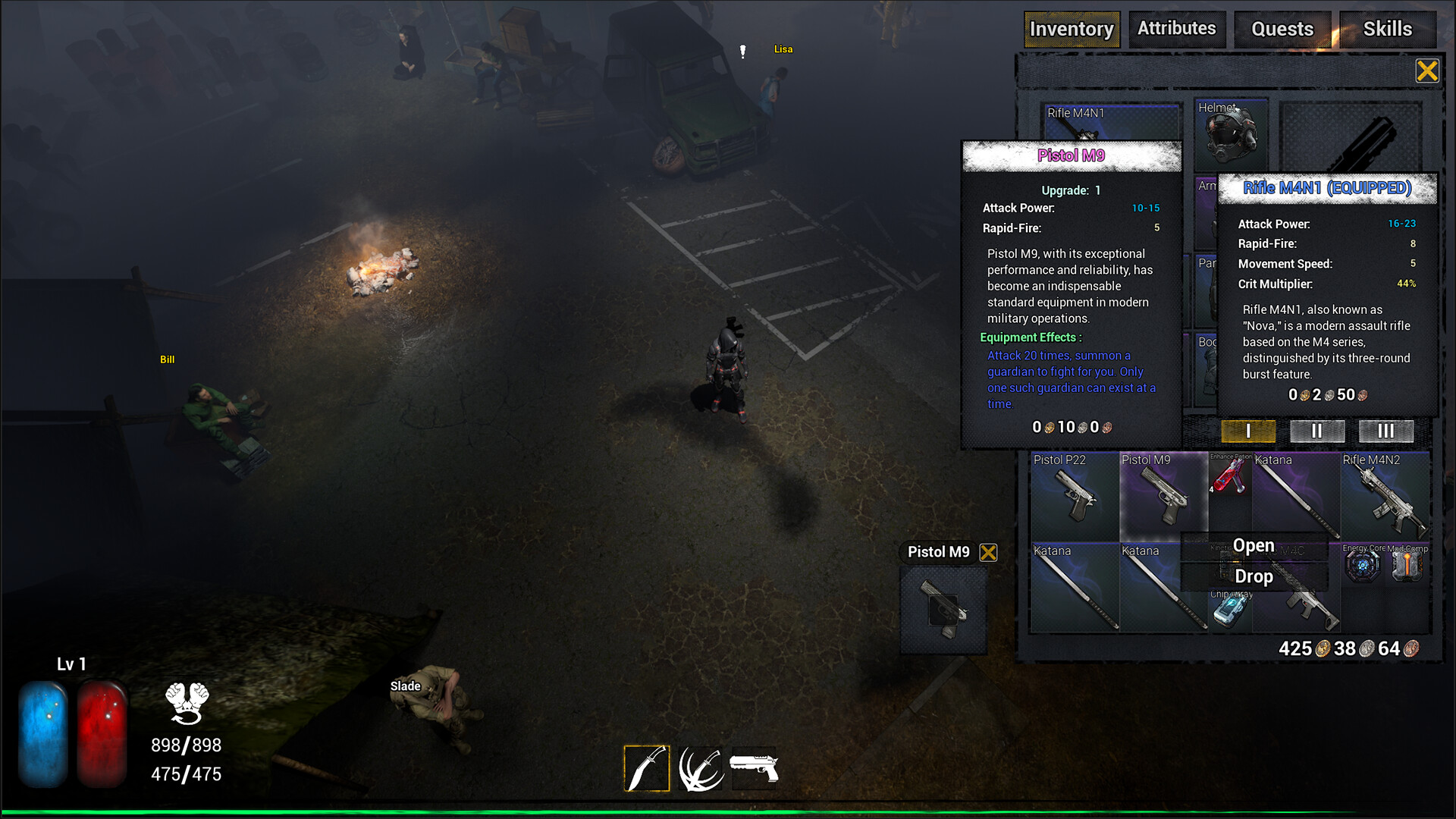Toggle equipment set I active
1456x819 pixels.
(x=1247, y=431)
